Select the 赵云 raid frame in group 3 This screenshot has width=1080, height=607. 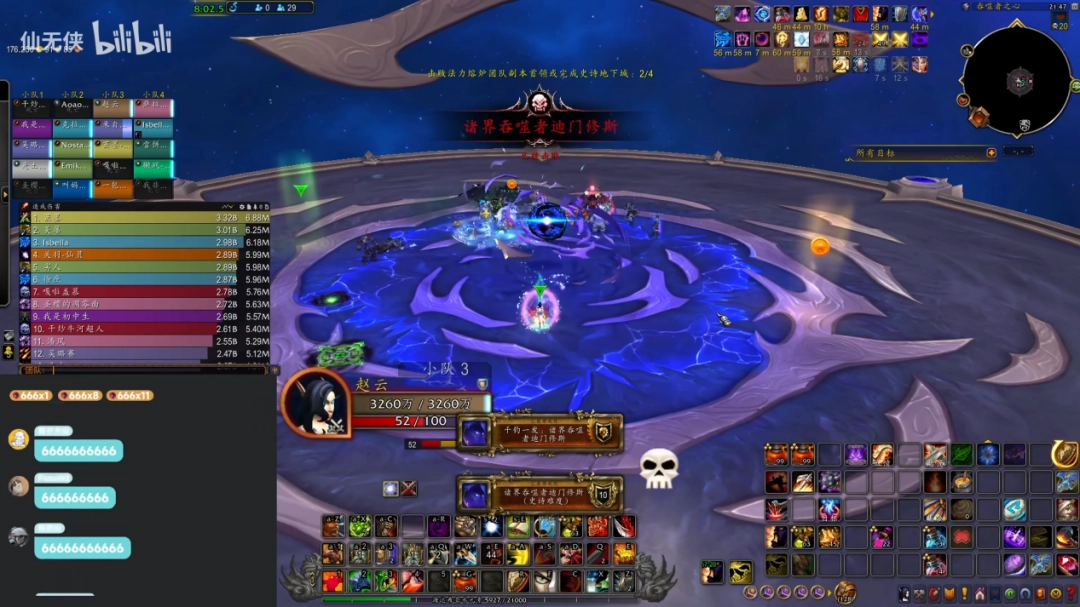(x=113, y=105)
